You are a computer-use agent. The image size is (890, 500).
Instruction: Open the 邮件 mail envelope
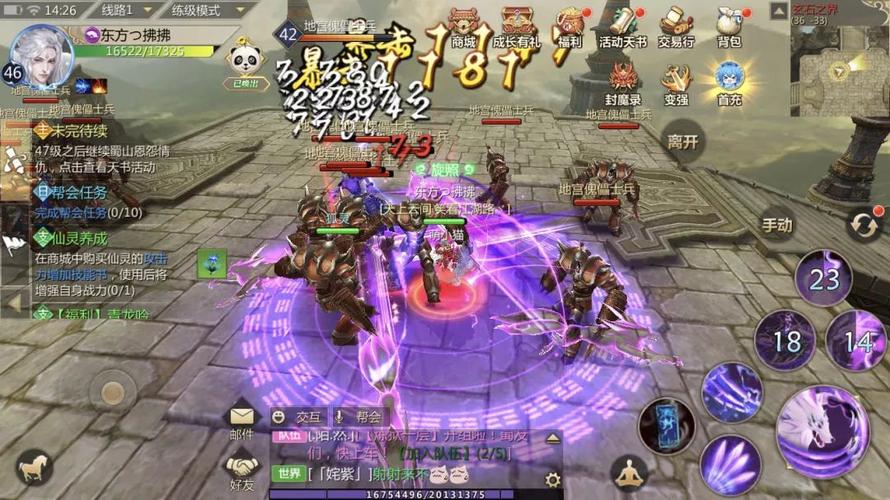[242, 419]
